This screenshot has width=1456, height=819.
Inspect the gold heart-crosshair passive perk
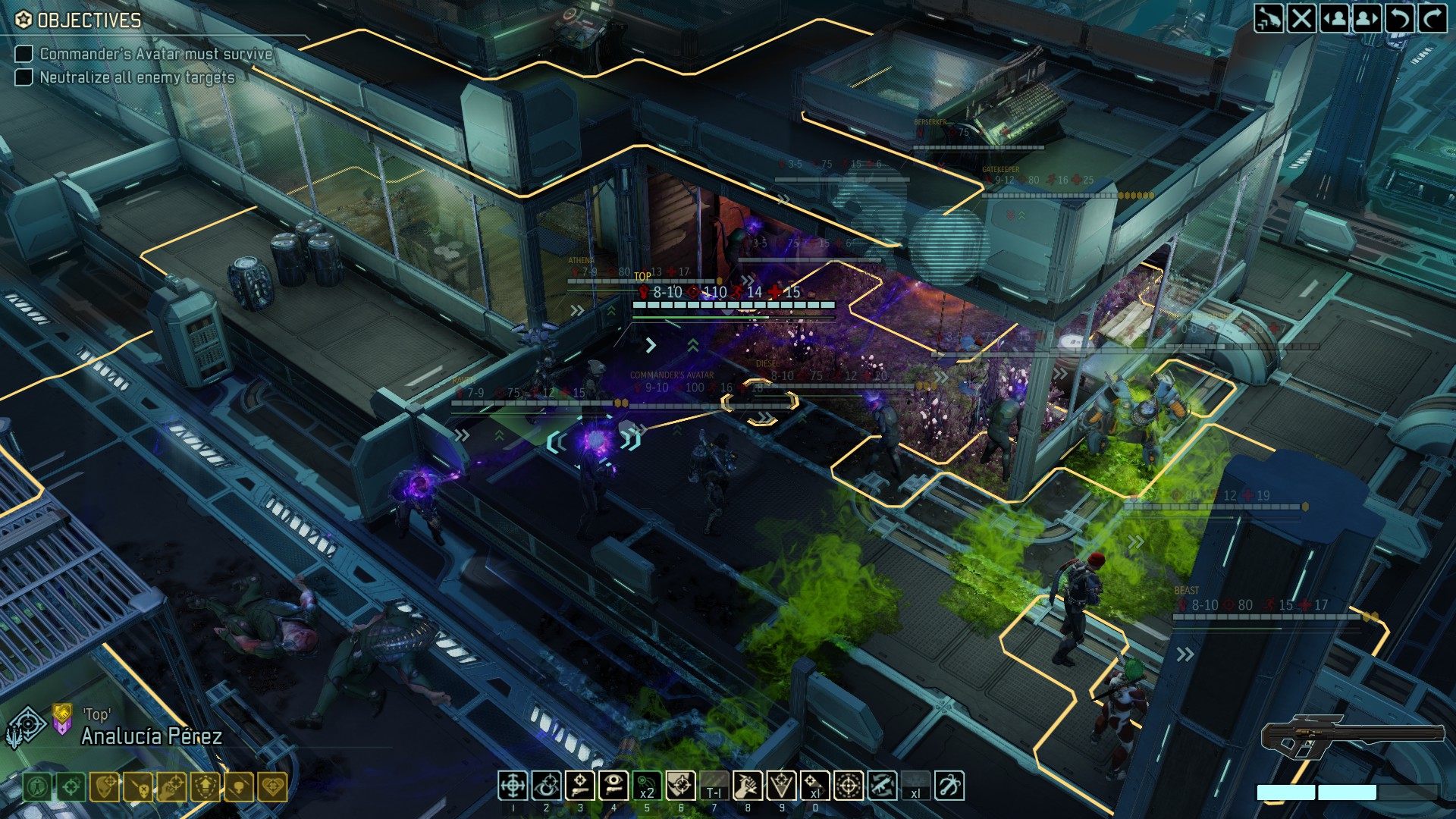(x=272, y=787)
